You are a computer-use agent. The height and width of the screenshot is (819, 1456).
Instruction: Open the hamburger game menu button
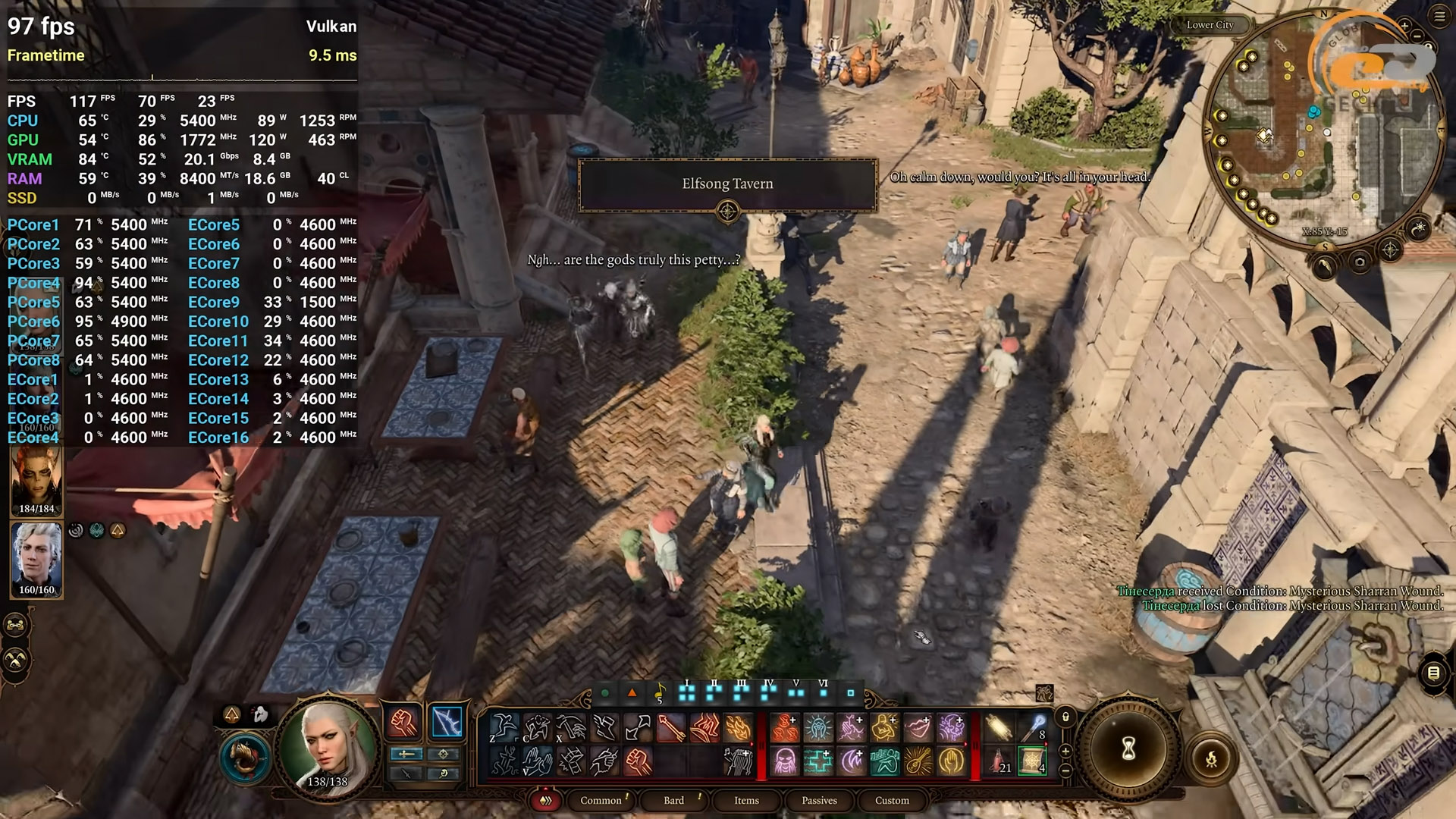click(x=1439, y=17)
